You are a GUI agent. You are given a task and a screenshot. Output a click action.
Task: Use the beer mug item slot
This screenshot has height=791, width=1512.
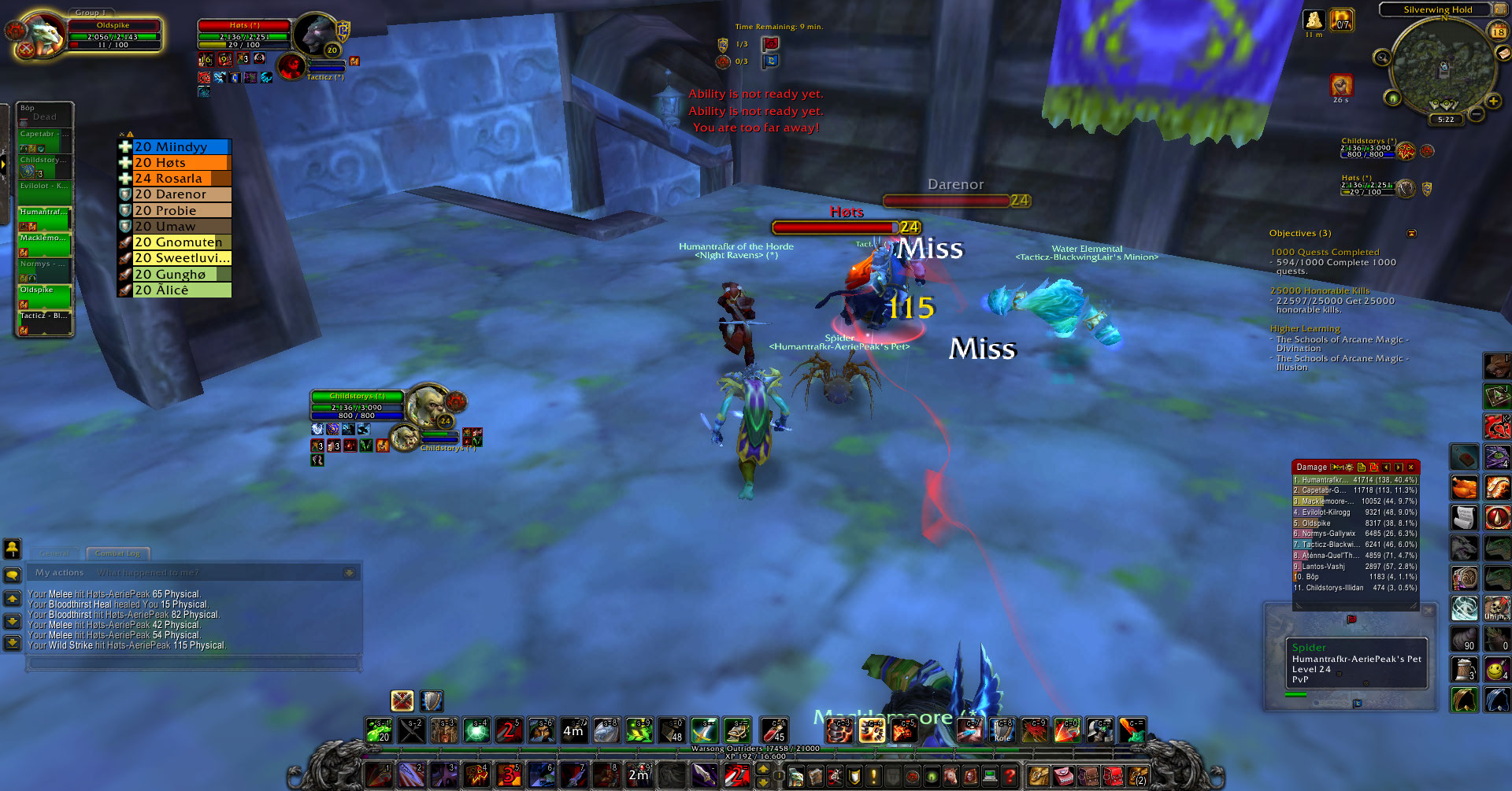click(1464, 670)
